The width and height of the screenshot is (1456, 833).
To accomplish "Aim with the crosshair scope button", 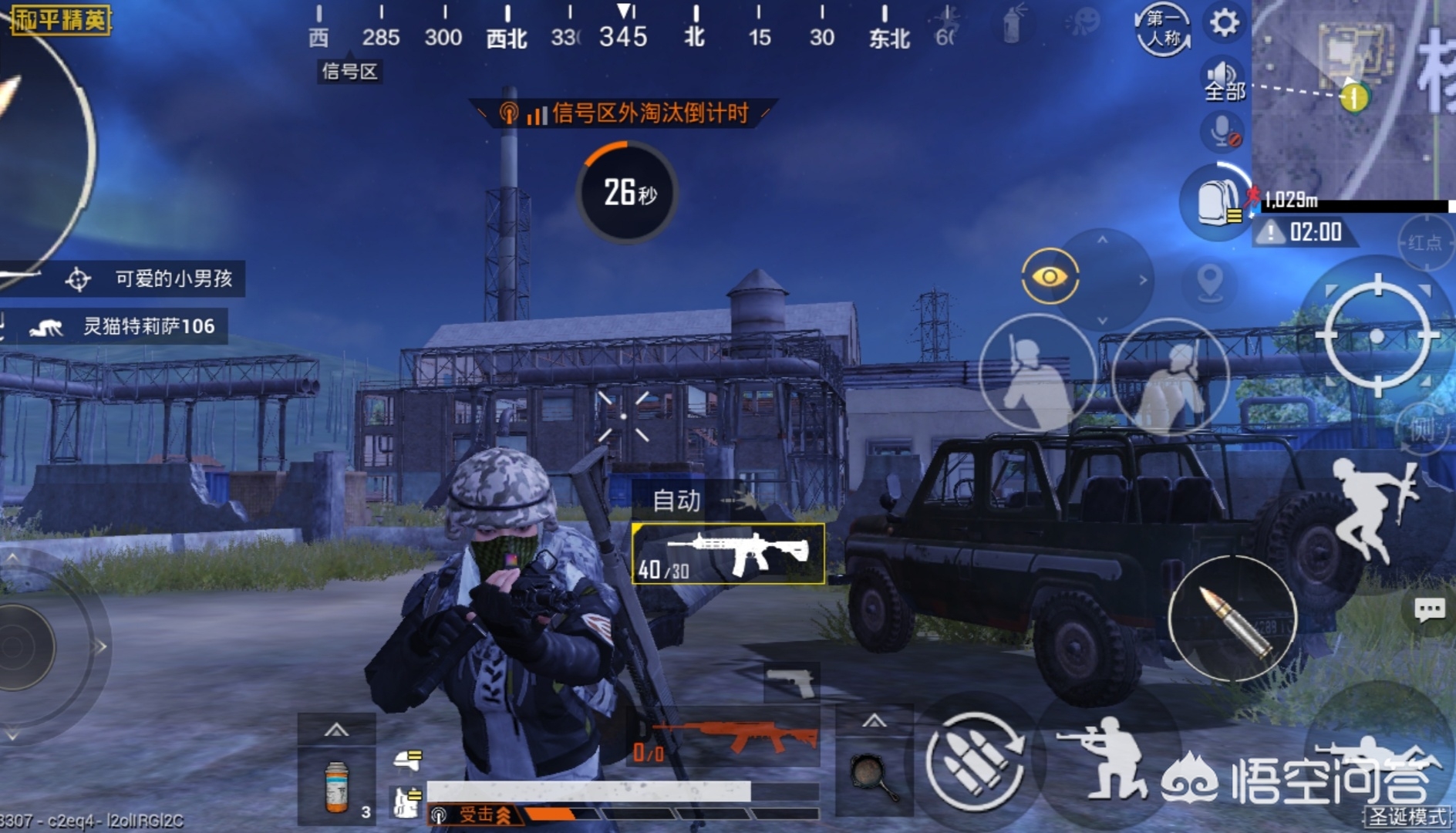I will (x=1377, y=335).
